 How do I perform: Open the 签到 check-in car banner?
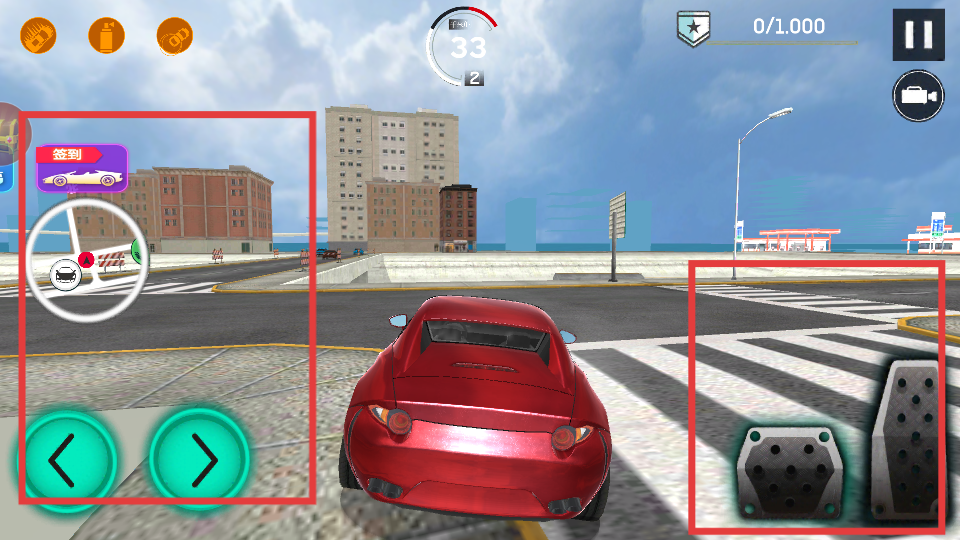[82, 168]
